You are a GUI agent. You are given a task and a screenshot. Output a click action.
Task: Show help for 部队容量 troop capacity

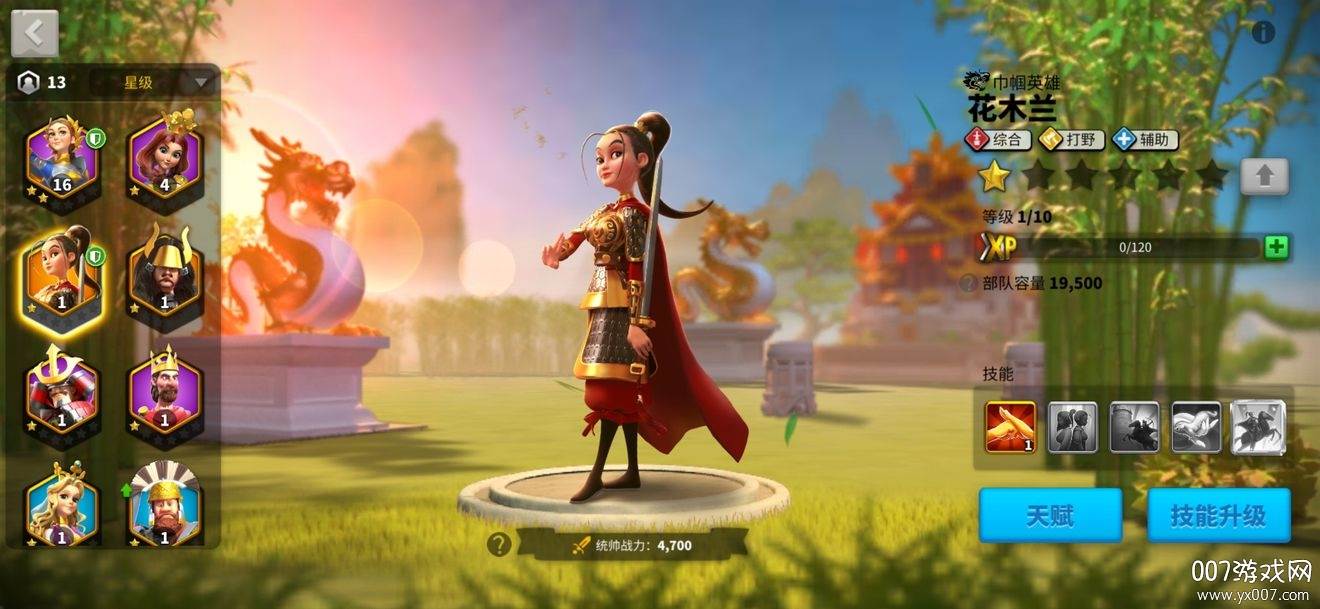[x=968, y=283]
